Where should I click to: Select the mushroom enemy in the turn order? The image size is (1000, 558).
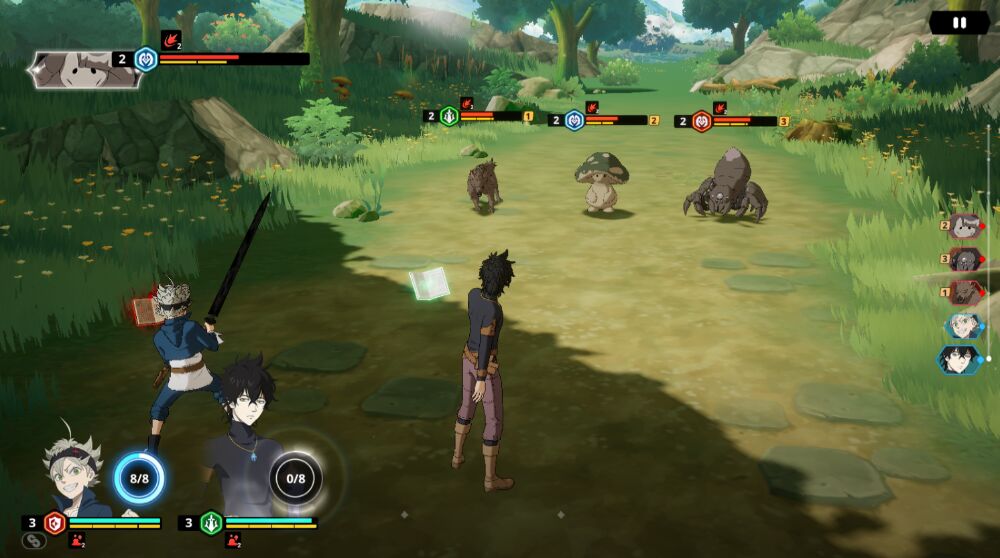pyautogui.click(x=964, y=226)
